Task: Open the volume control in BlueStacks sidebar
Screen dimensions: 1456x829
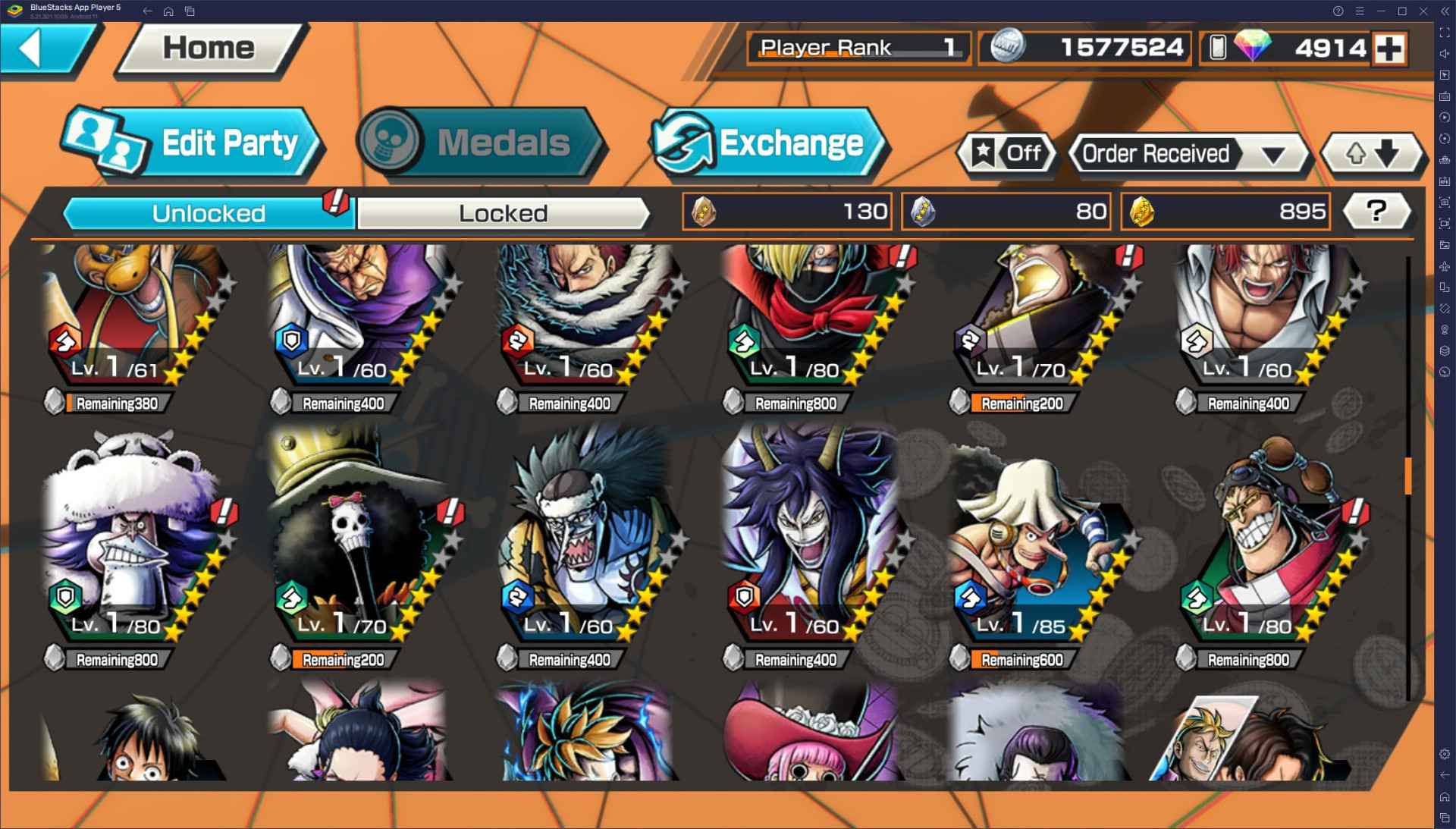Action: point(1442,54)
